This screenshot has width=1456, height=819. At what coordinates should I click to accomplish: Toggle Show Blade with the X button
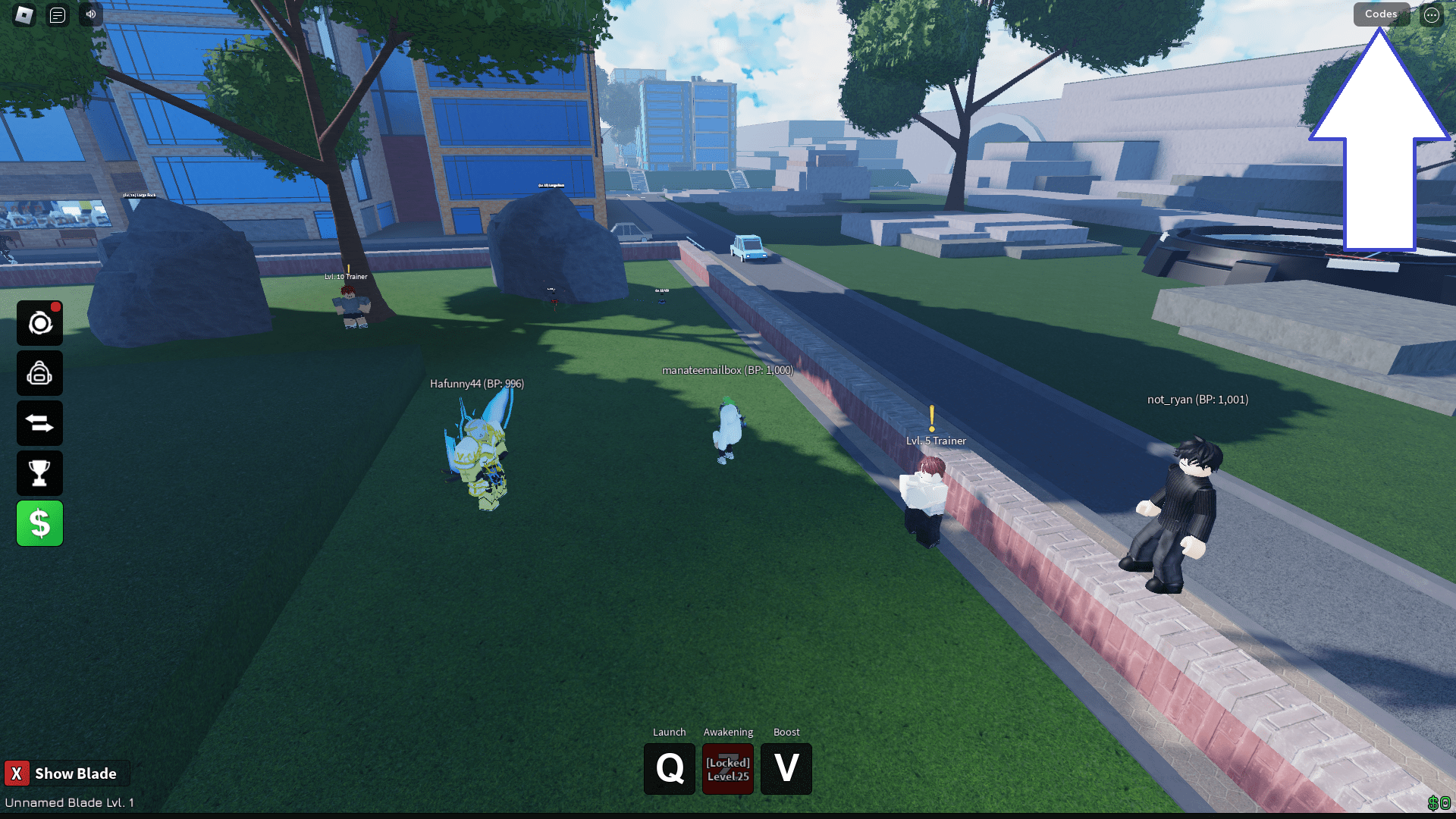[18, 773]
